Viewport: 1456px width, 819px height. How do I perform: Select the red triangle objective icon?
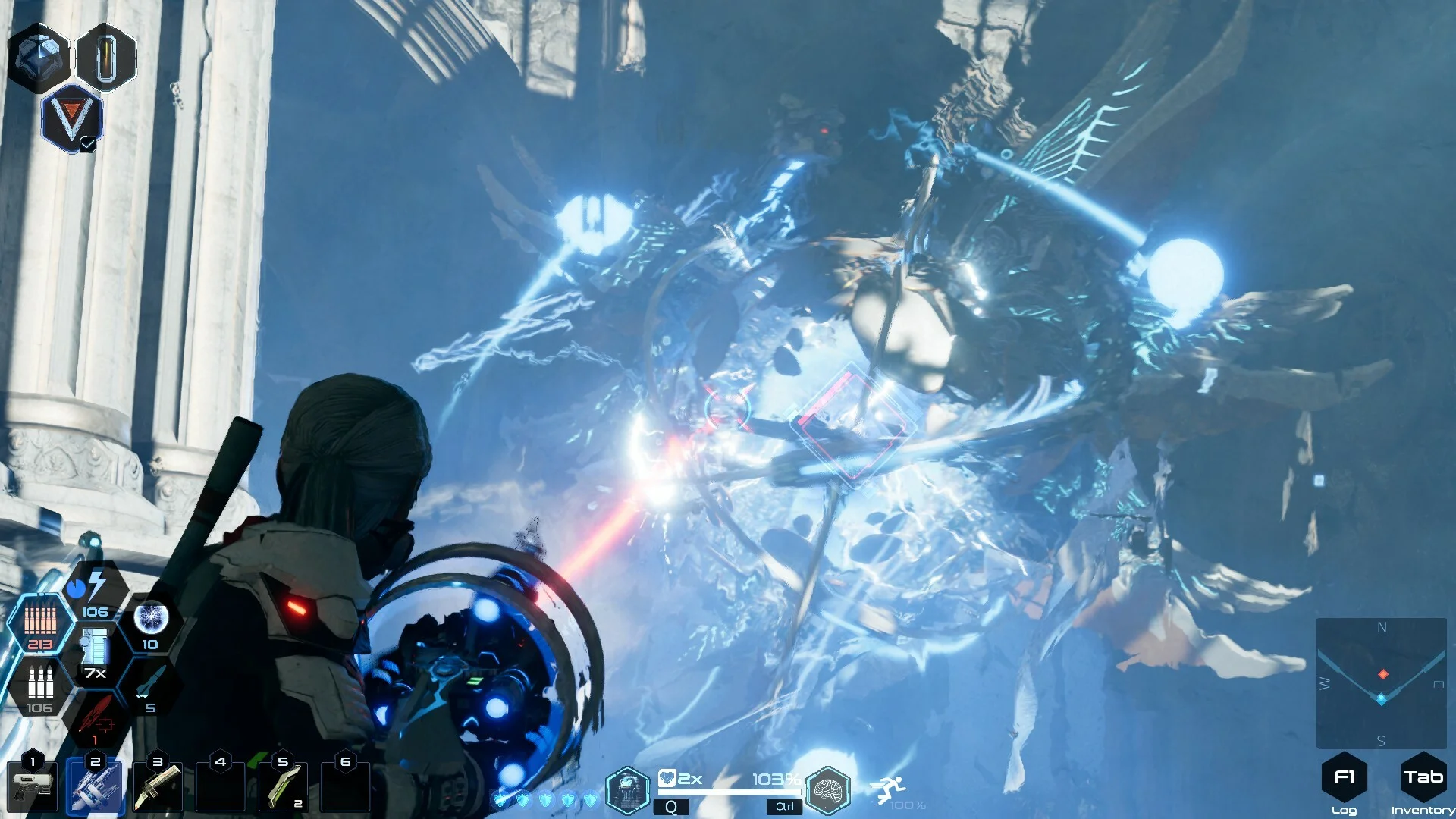coord(72,119)
